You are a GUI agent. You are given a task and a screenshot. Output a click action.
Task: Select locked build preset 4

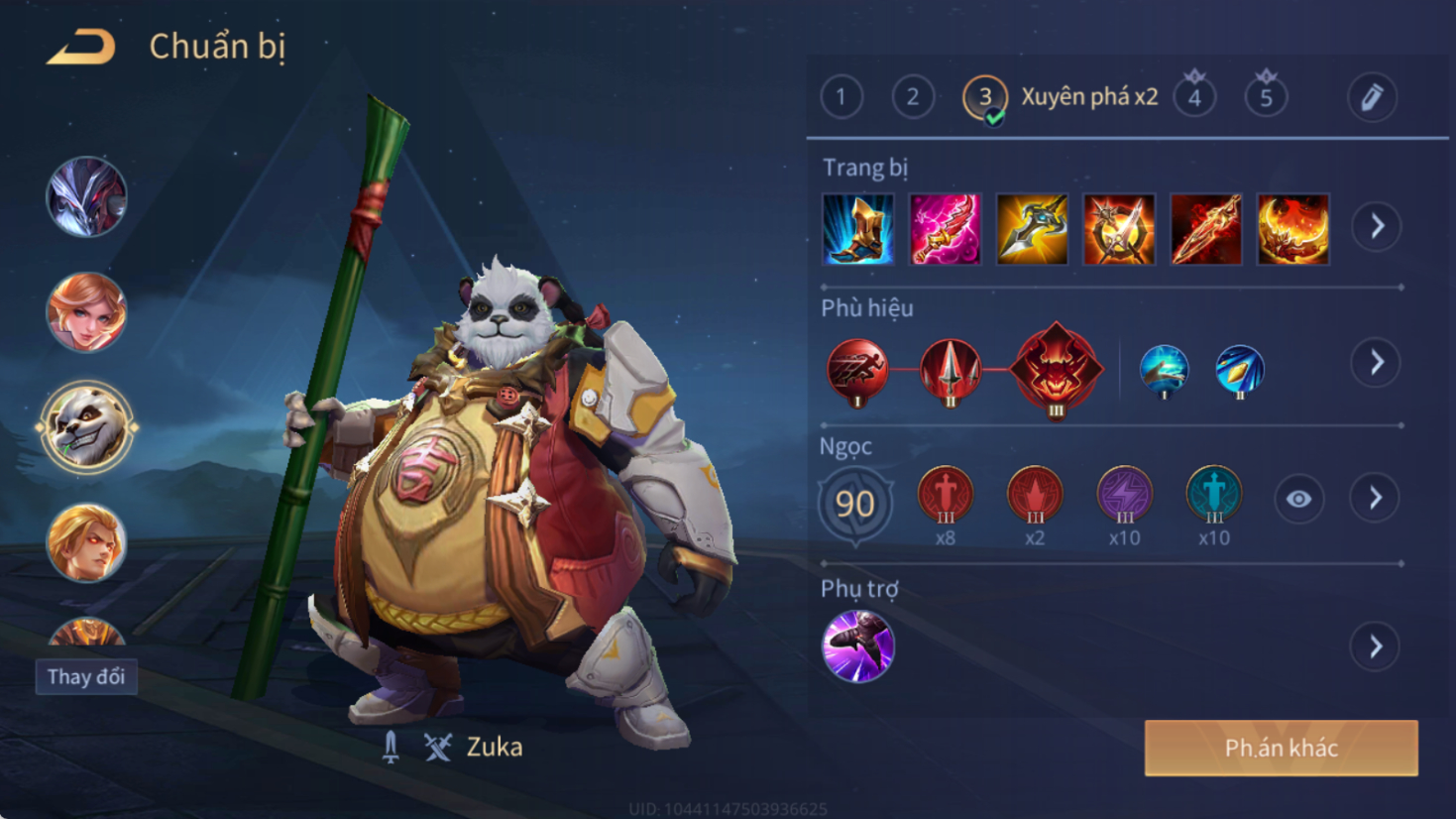1194,97
